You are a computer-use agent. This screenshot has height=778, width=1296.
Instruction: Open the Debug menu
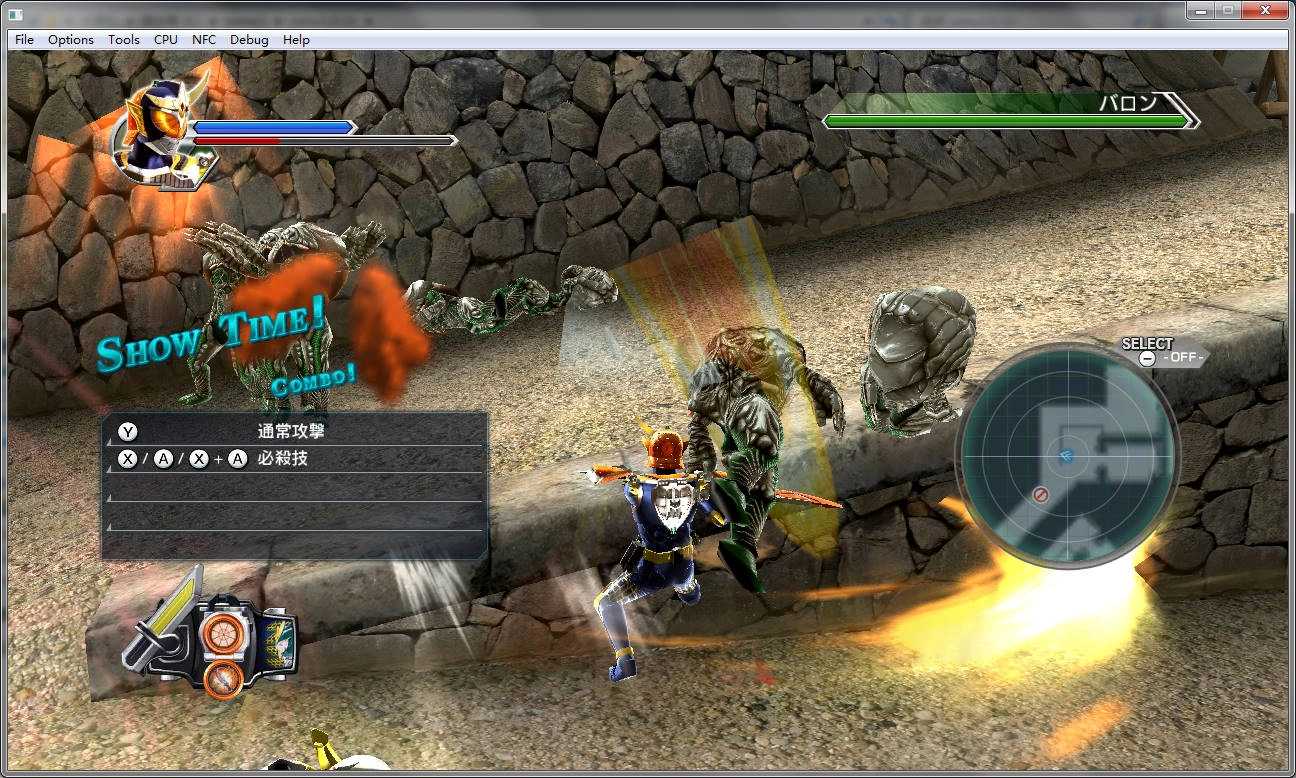pyautogui.click(x=249, y=40)
